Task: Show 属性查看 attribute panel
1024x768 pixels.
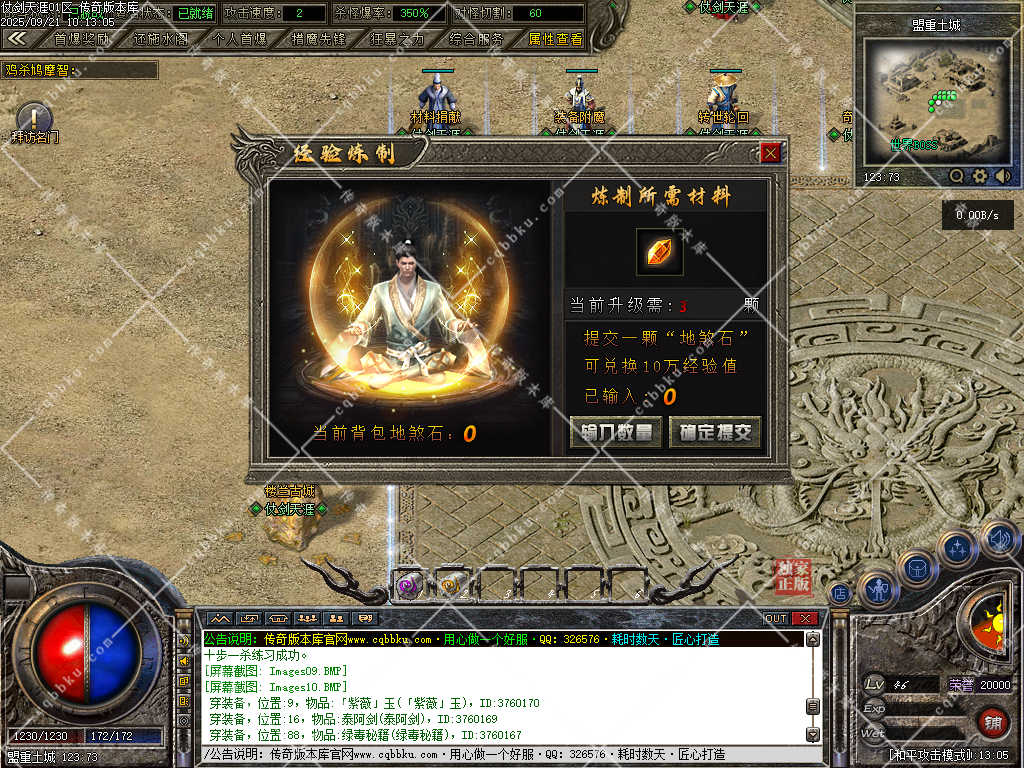Action: click(x=555, y=39)
